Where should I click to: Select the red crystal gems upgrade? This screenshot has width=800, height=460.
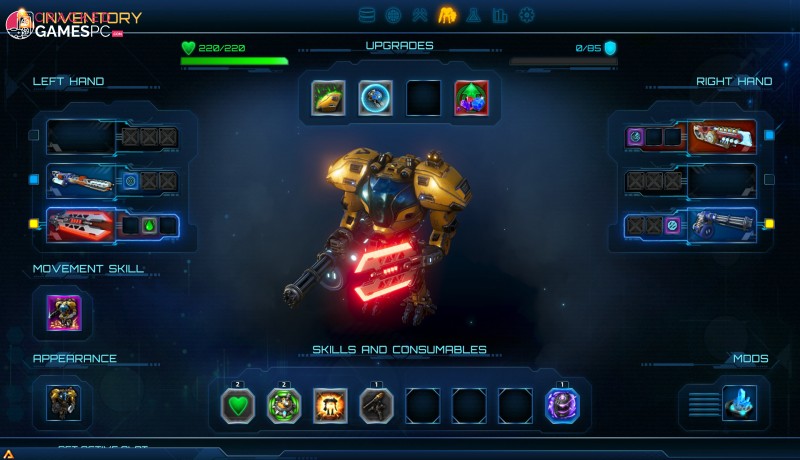tap(472, 98)
